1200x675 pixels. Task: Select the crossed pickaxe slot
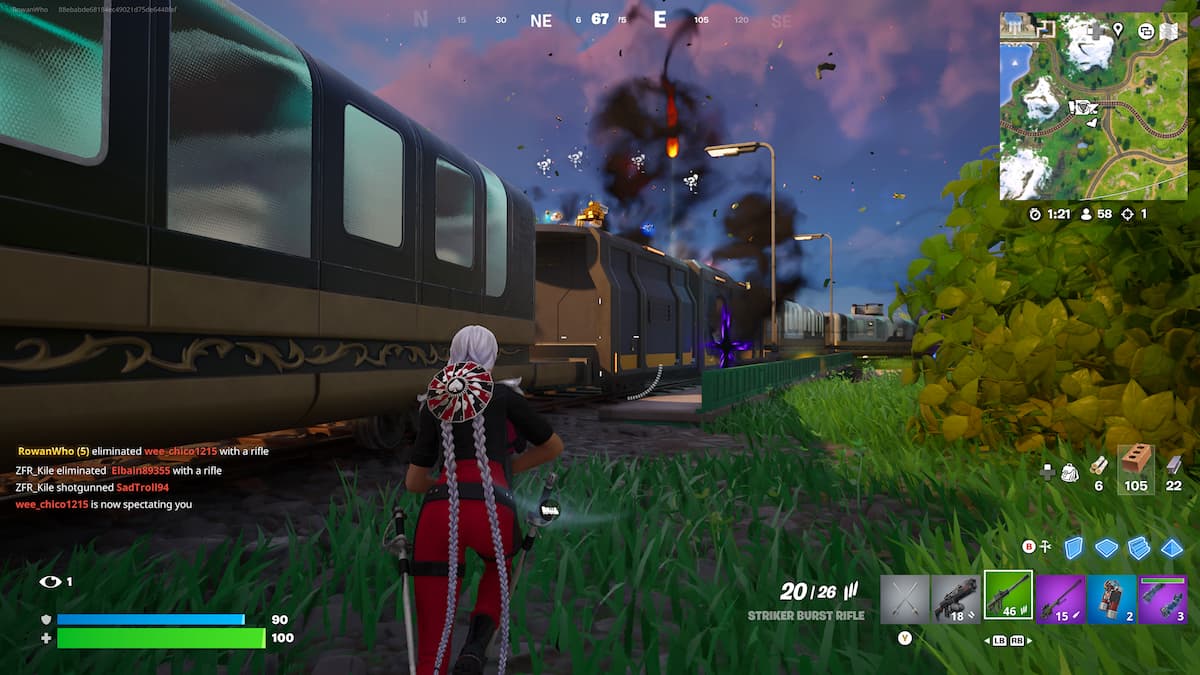(x=904, y=598)
